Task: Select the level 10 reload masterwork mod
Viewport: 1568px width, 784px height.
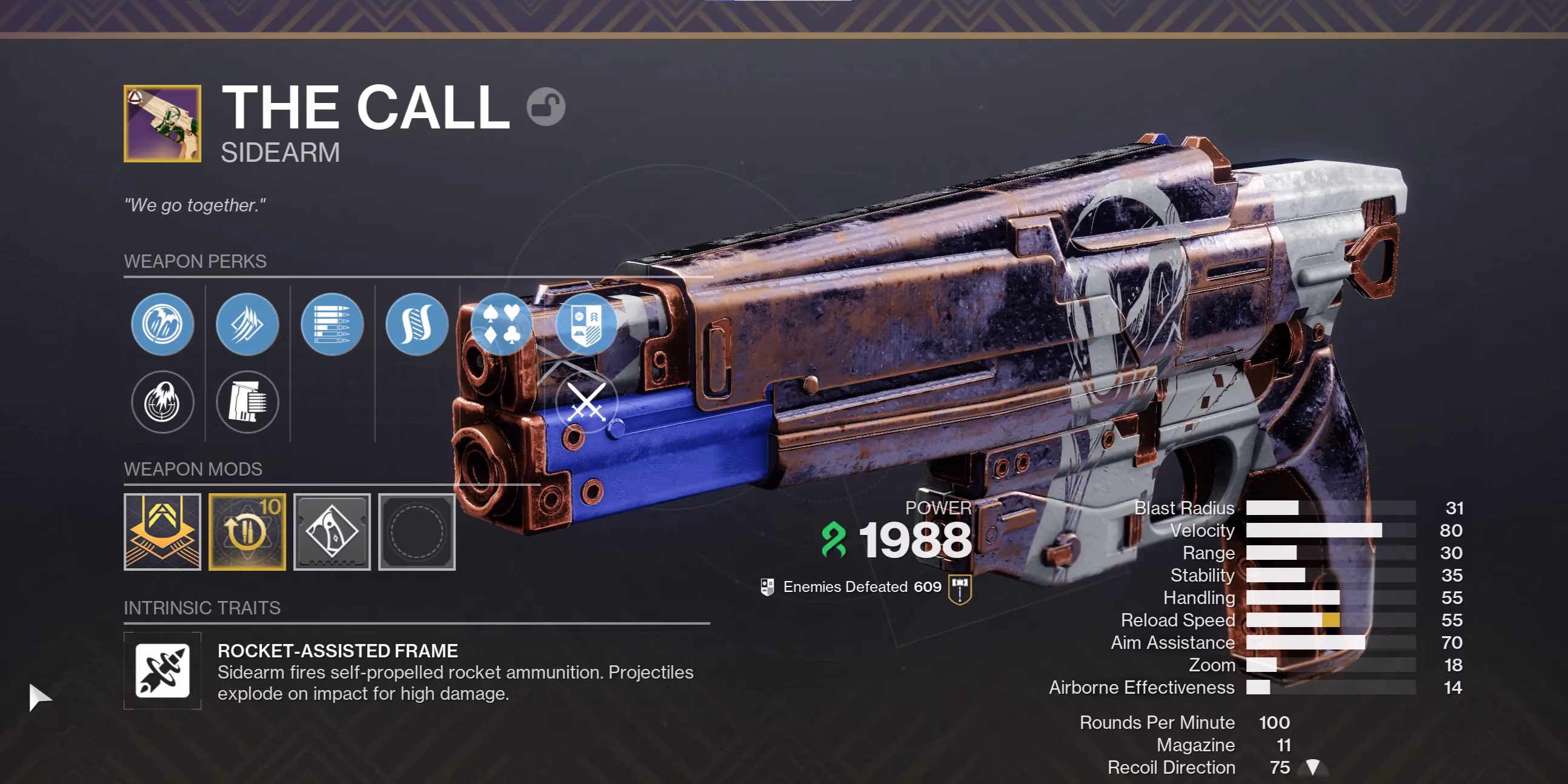Action: pyautogui.click(x=247, y=533)
